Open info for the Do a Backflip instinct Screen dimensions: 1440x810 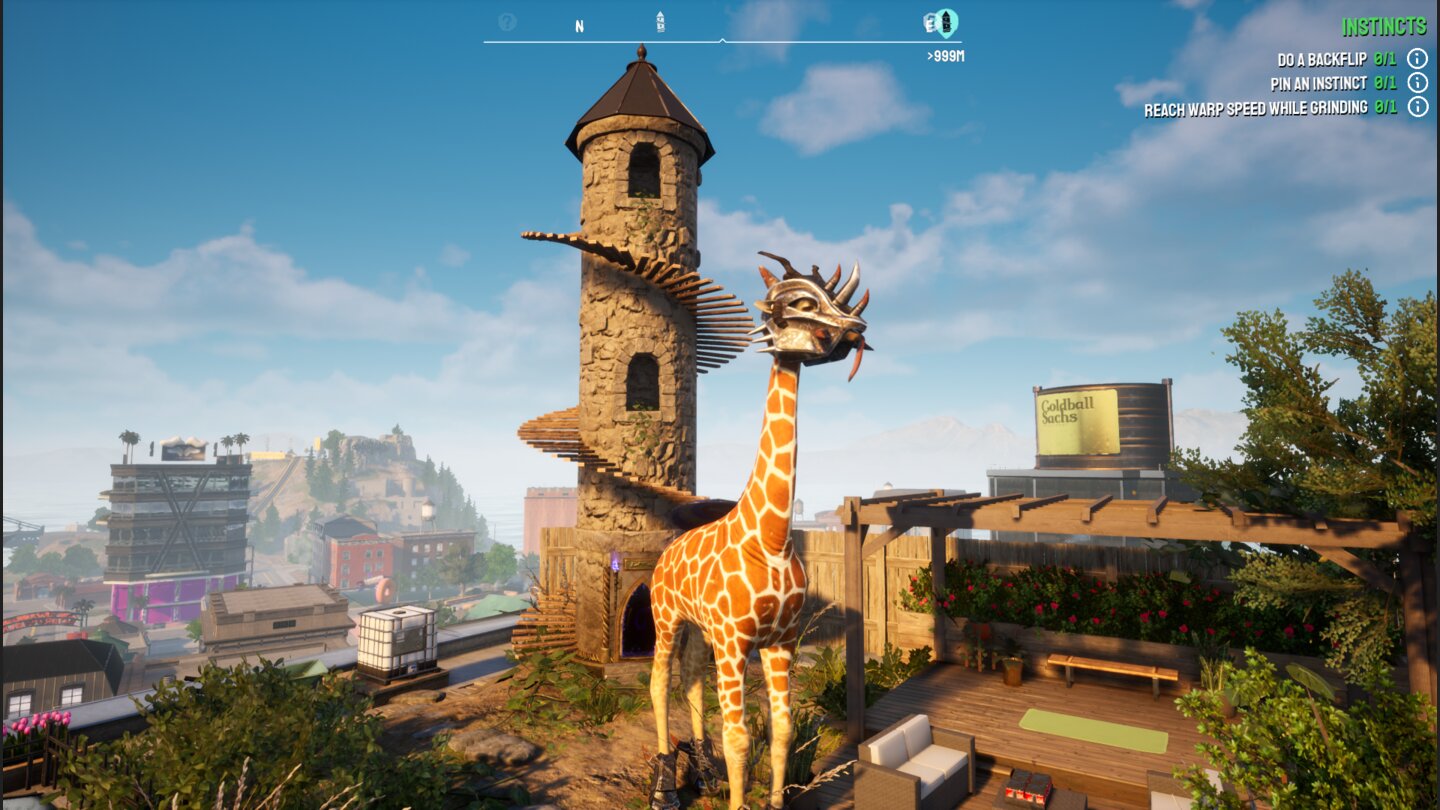[x=1418, y=58]
